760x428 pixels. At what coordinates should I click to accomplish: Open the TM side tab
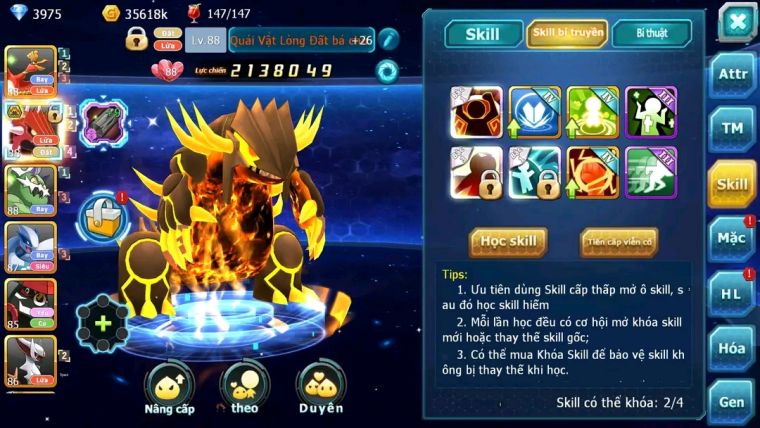[x=731, y=129]
